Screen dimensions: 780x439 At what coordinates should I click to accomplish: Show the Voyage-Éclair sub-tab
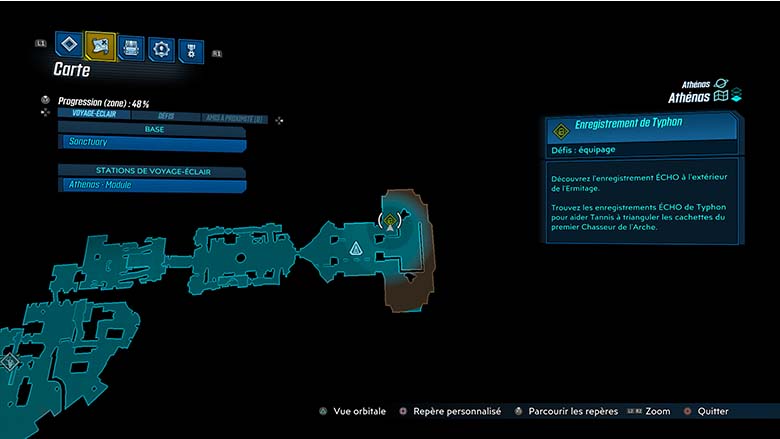[x=96, y=114]
